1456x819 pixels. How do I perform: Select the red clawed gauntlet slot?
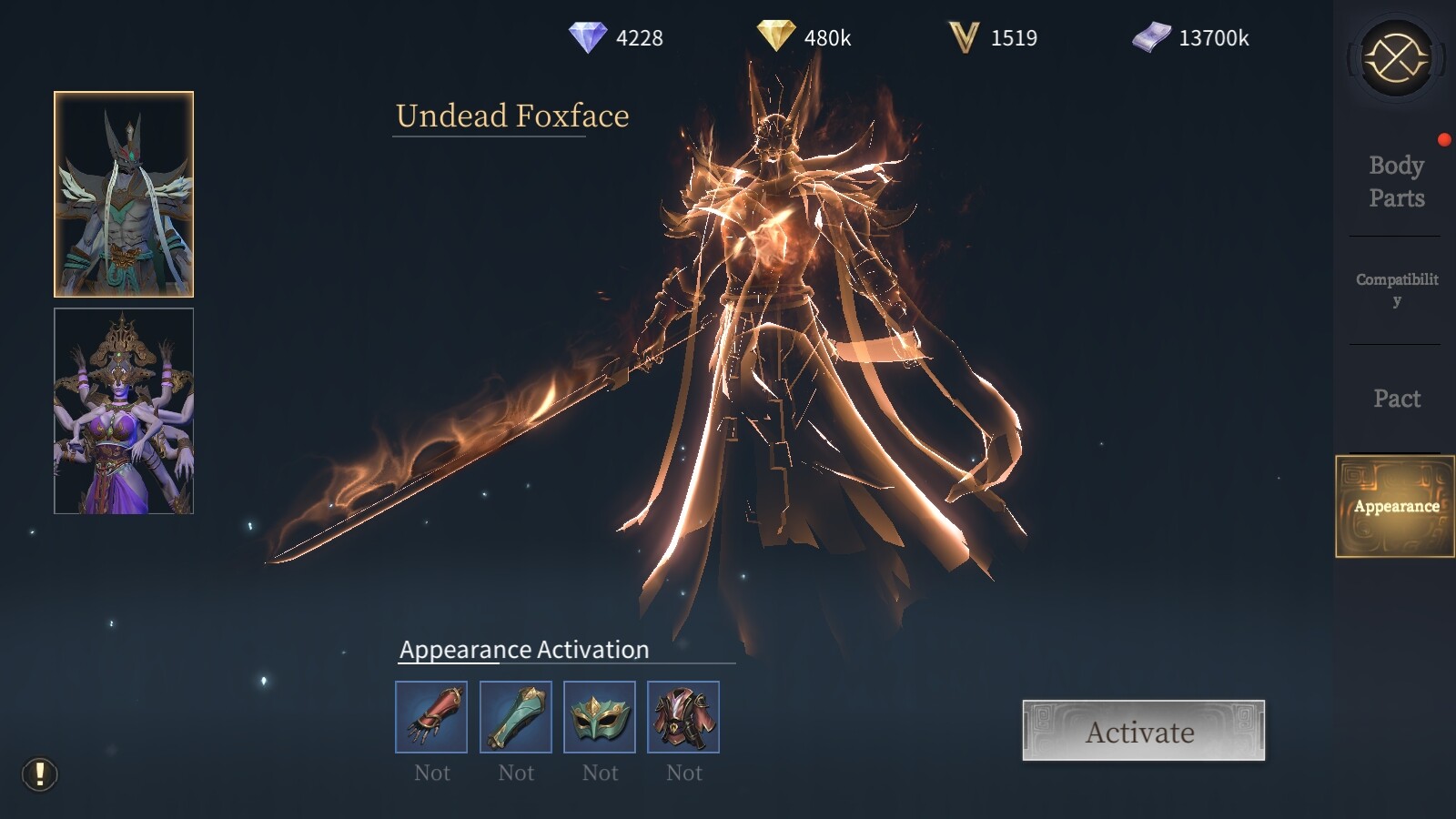(x=431, y=717)
